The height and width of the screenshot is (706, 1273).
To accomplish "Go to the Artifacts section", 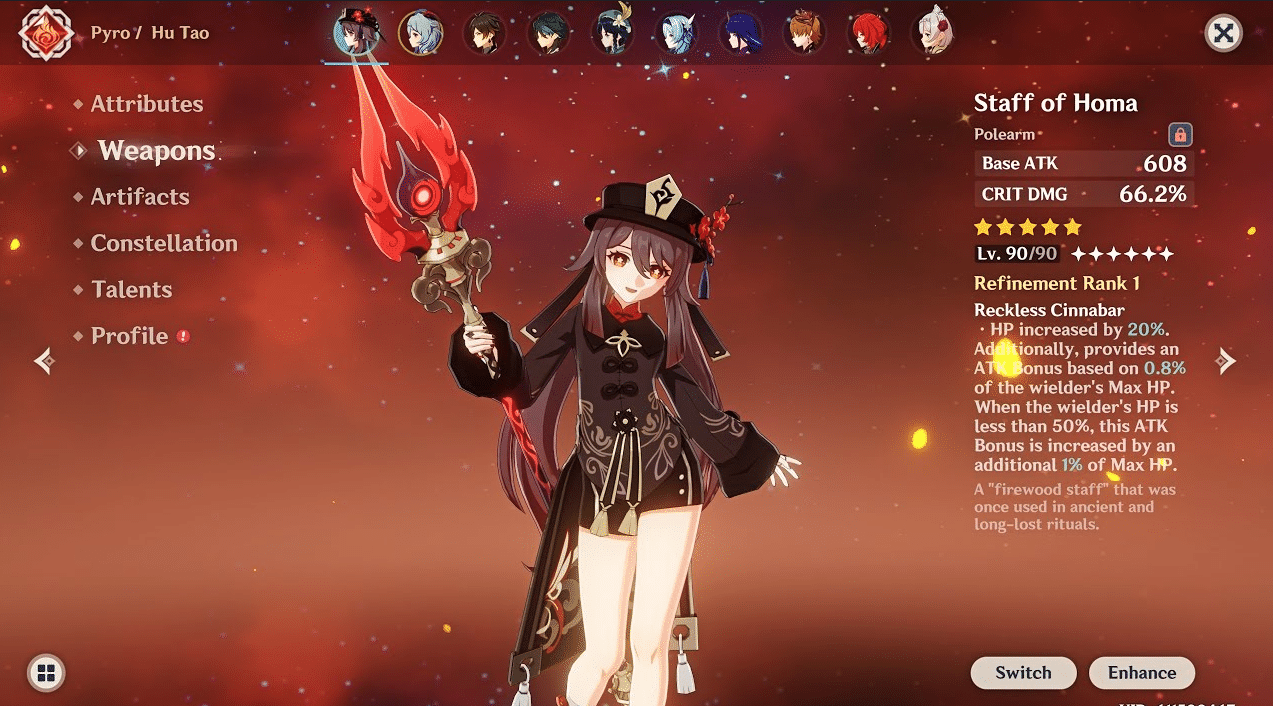I will point(139,197).
